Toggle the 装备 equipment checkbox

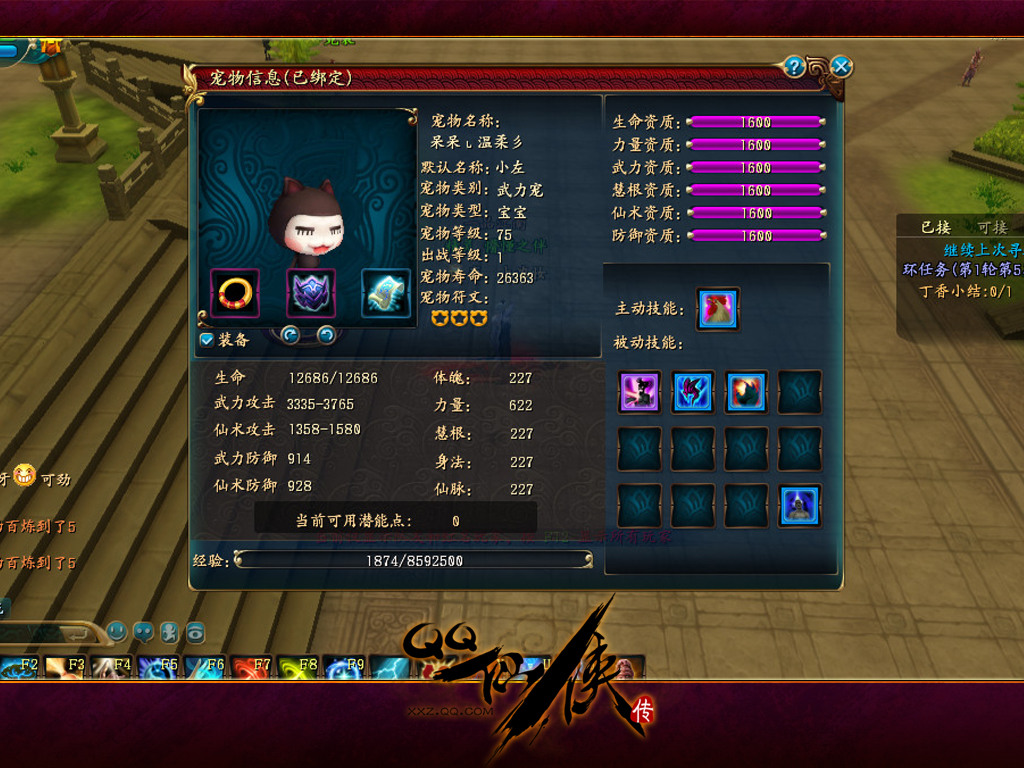pyautogui.click(x=207, y=340)
